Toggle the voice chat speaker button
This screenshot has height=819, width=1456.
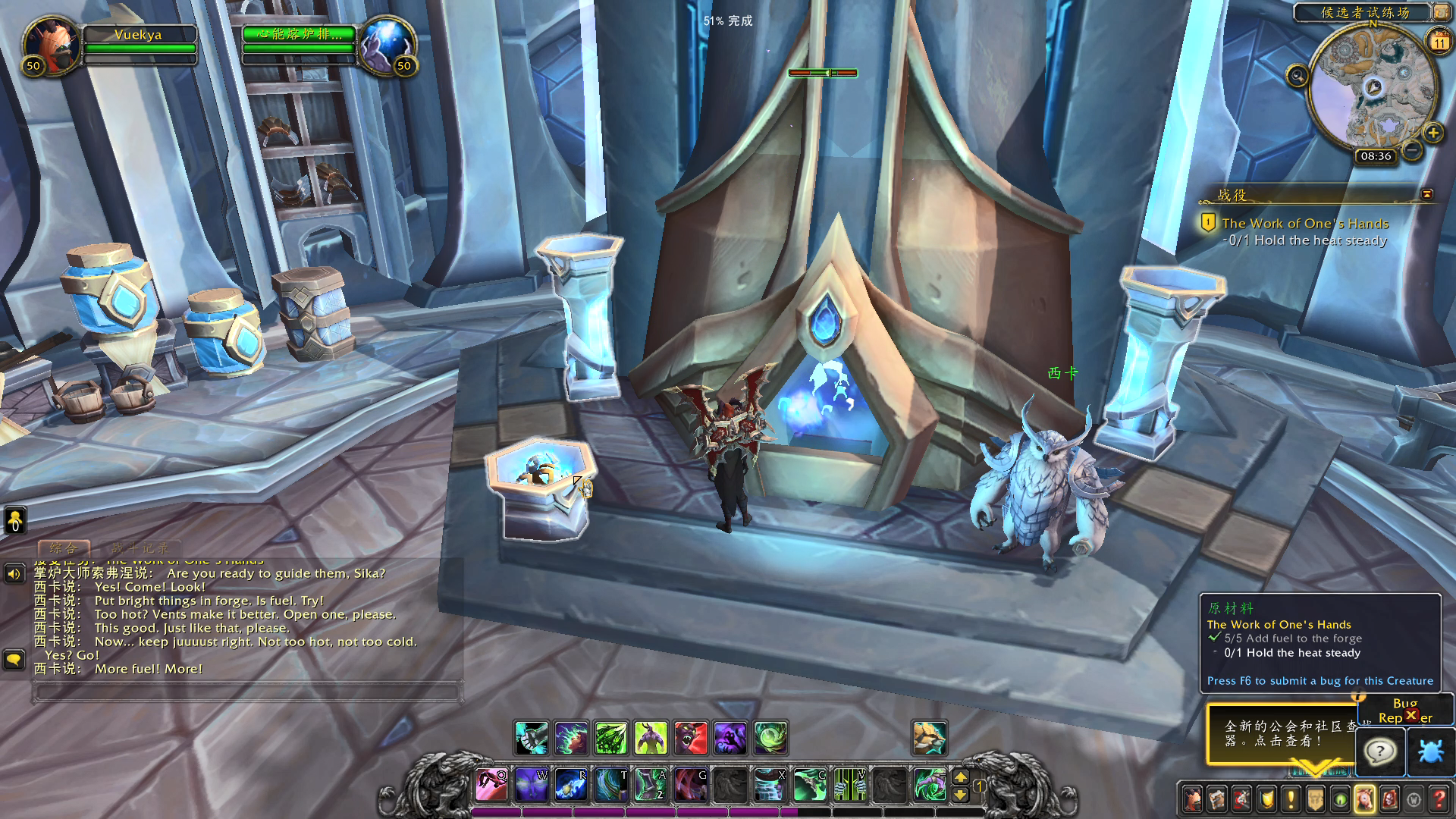[14, 574]
